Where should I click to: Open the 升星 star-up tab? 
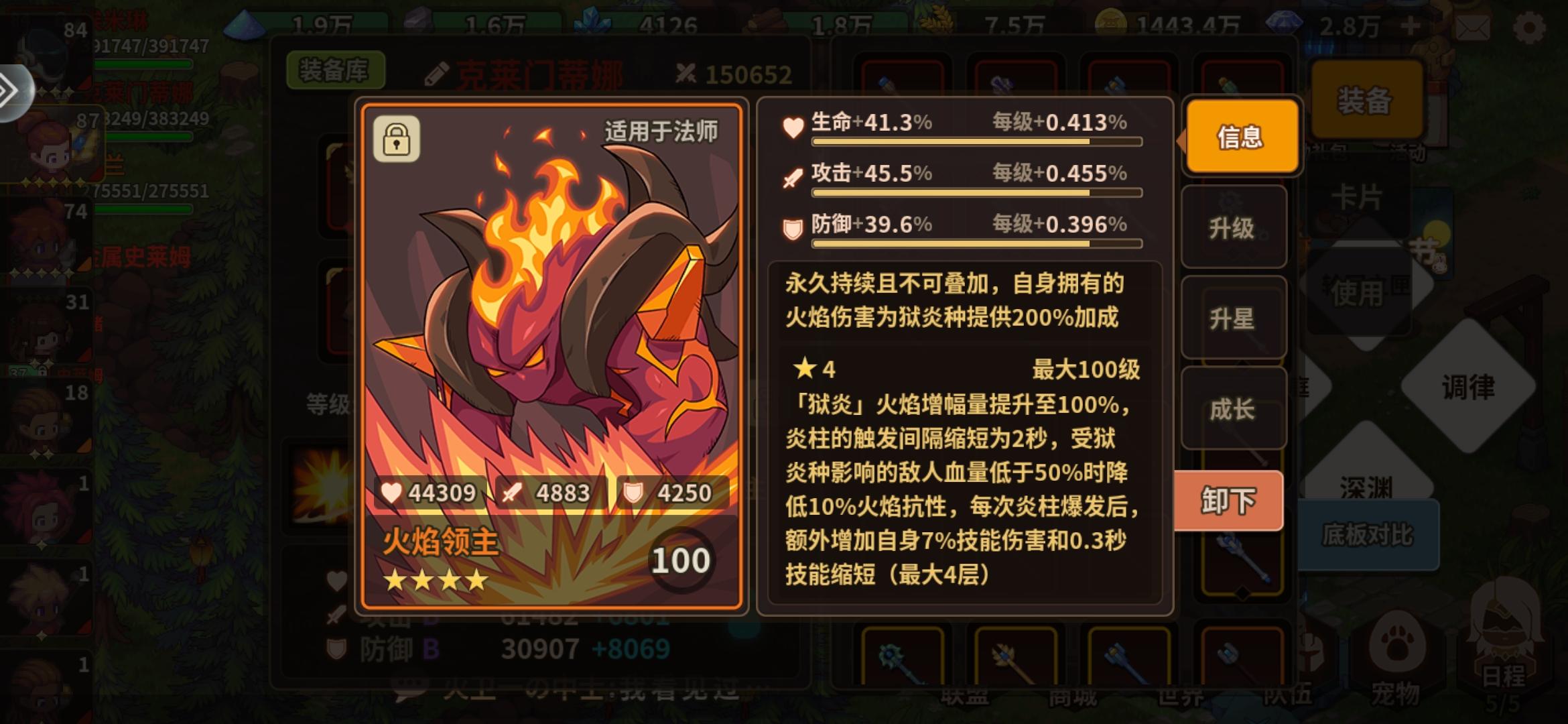point(1233,320)
